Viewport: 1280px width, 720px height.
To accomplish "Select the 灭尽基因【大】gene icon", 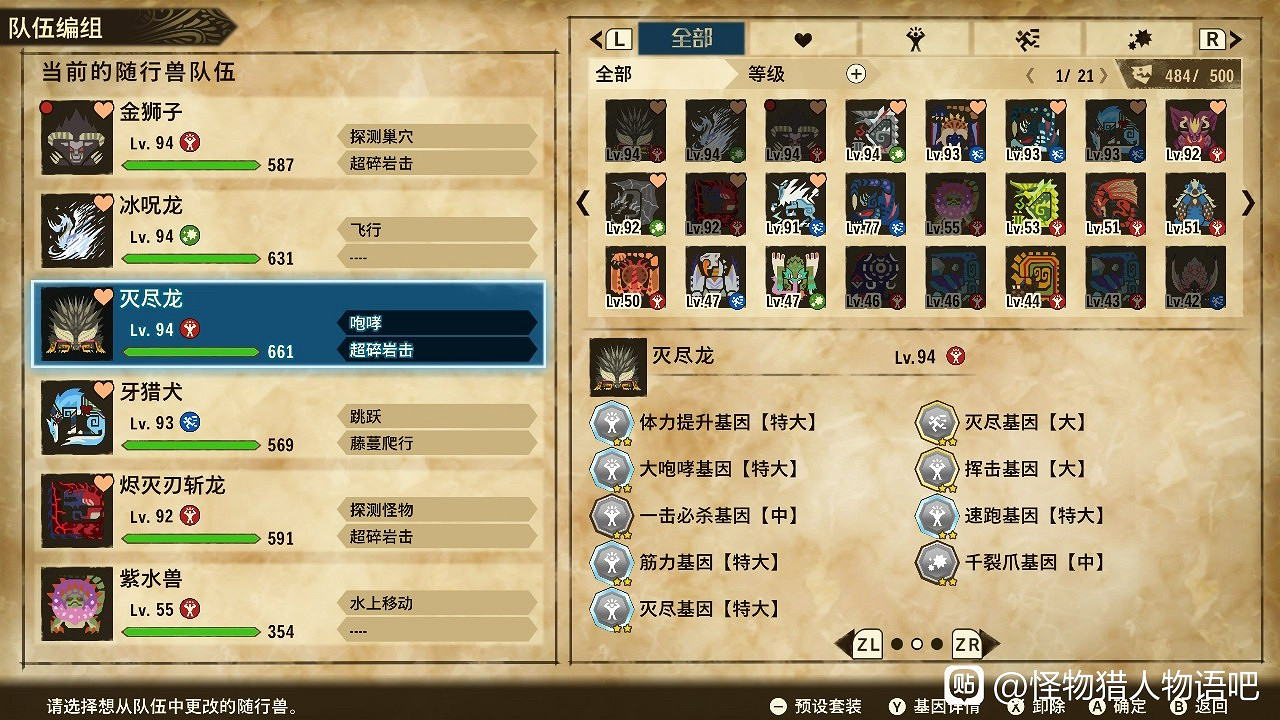I will (x=936, y=421).
